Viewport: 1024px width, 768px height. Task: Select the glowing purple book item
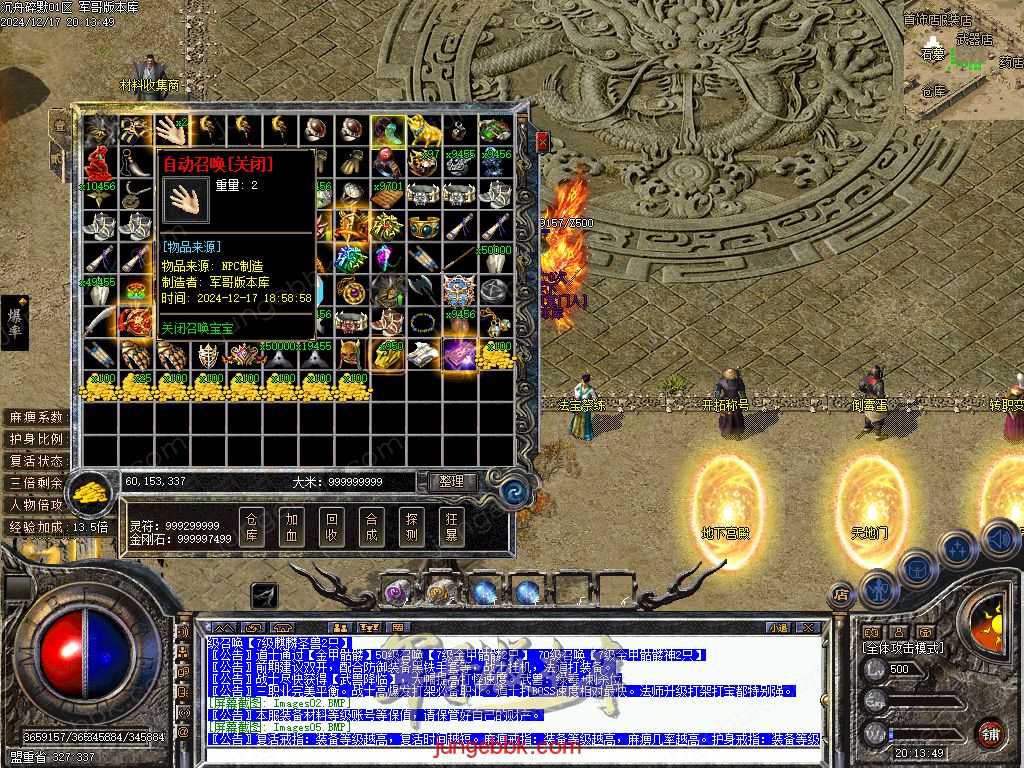point(458,354)
